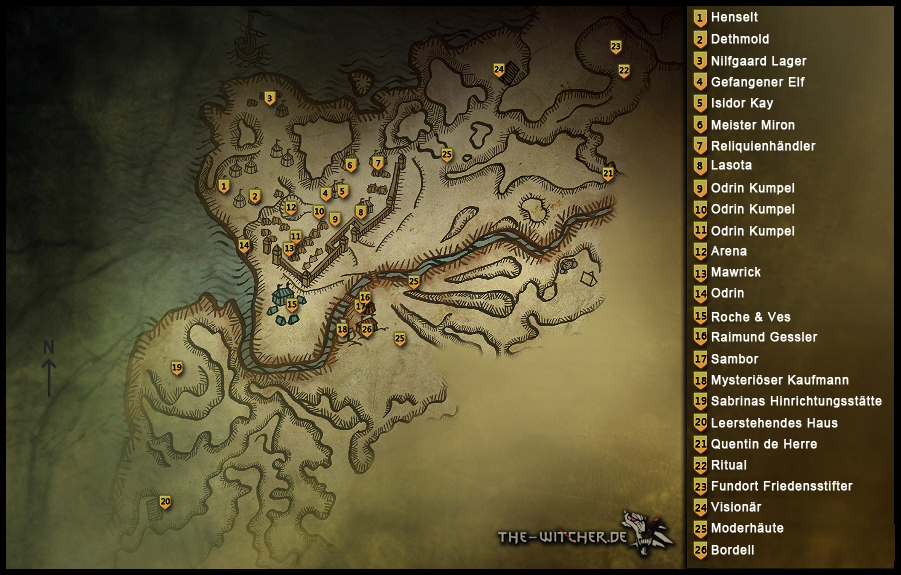Screen dimensions: 901x575
Task: Select Meister Miron in the legend
Action: coord(752,125)
